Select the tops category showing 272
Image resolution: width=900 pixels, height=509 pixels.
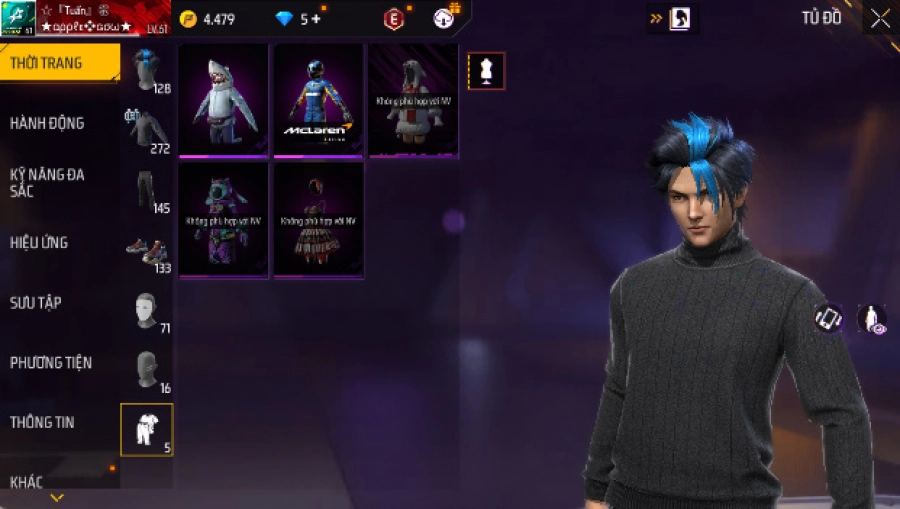[147, 130]
